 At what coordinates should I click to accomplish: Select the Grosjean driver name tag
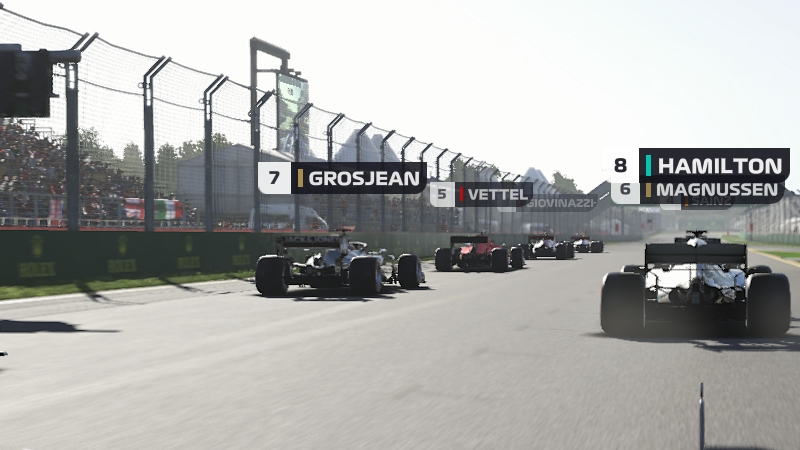pyautogui.click(x=343, y=178)
